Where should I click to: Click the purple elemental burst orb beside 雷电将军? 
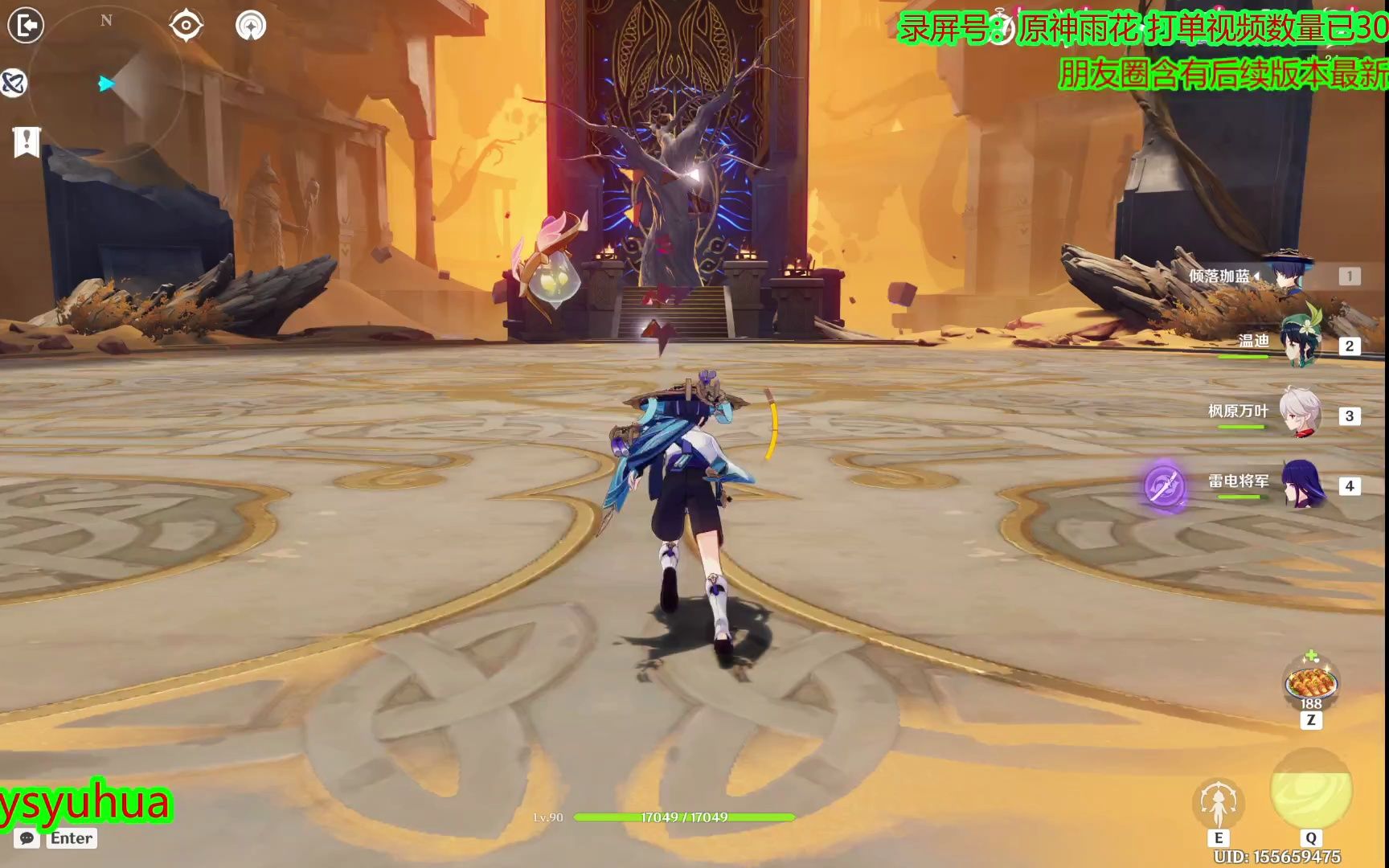click(1165, 485)
